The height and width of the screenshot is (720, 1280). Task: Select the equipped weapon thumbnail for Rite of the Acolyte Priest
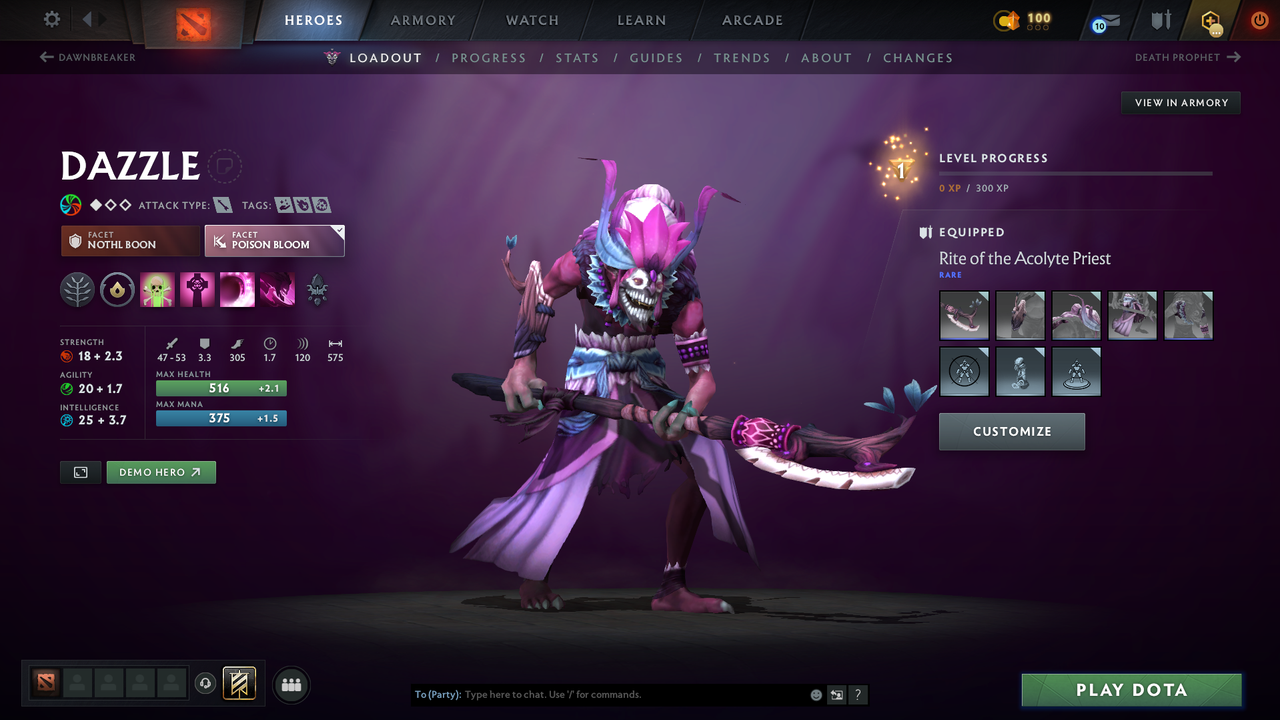pos(963,315)
